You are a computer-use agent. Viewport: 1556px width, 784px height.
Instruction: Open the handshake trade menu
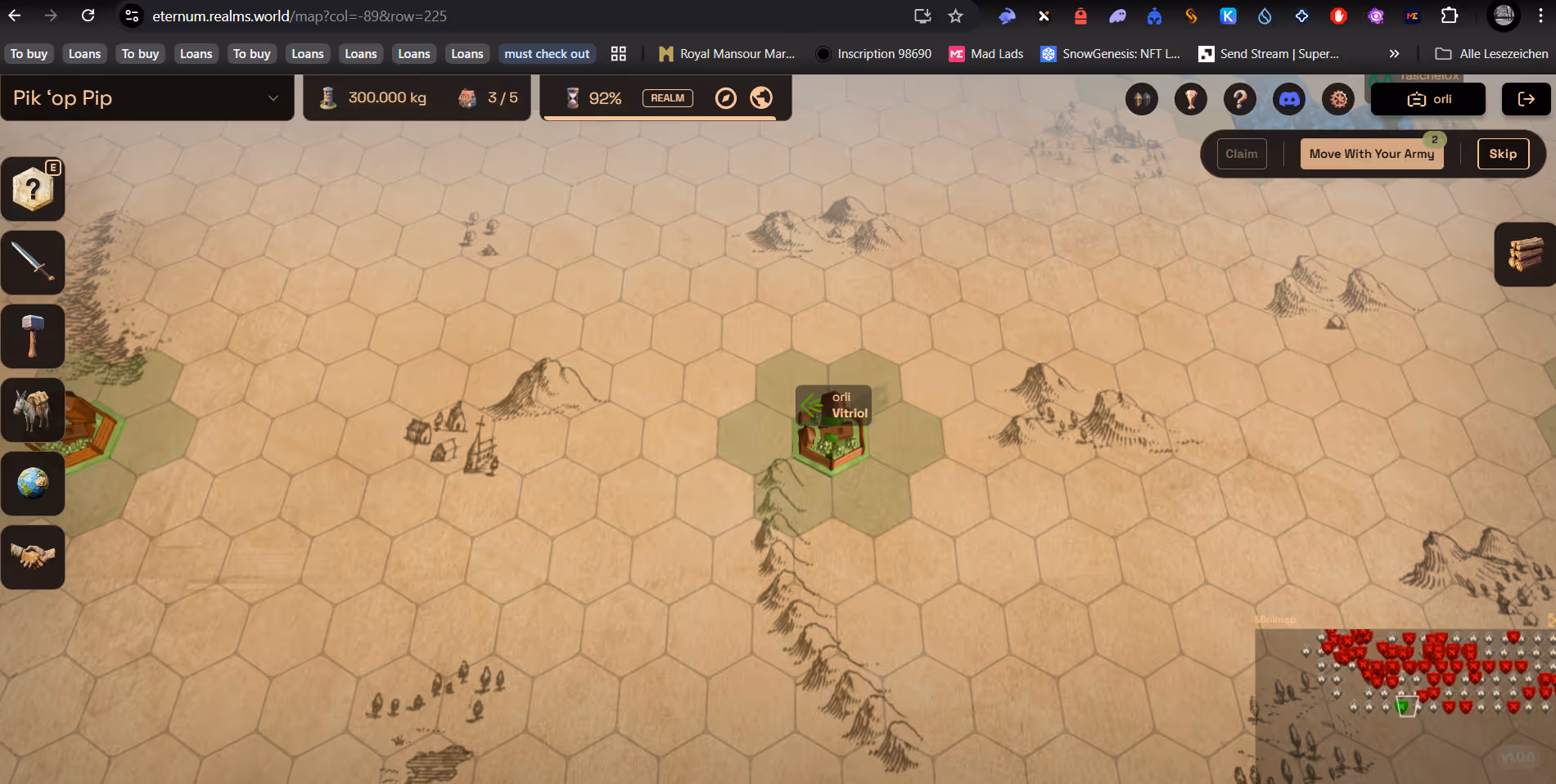[33, 557]
